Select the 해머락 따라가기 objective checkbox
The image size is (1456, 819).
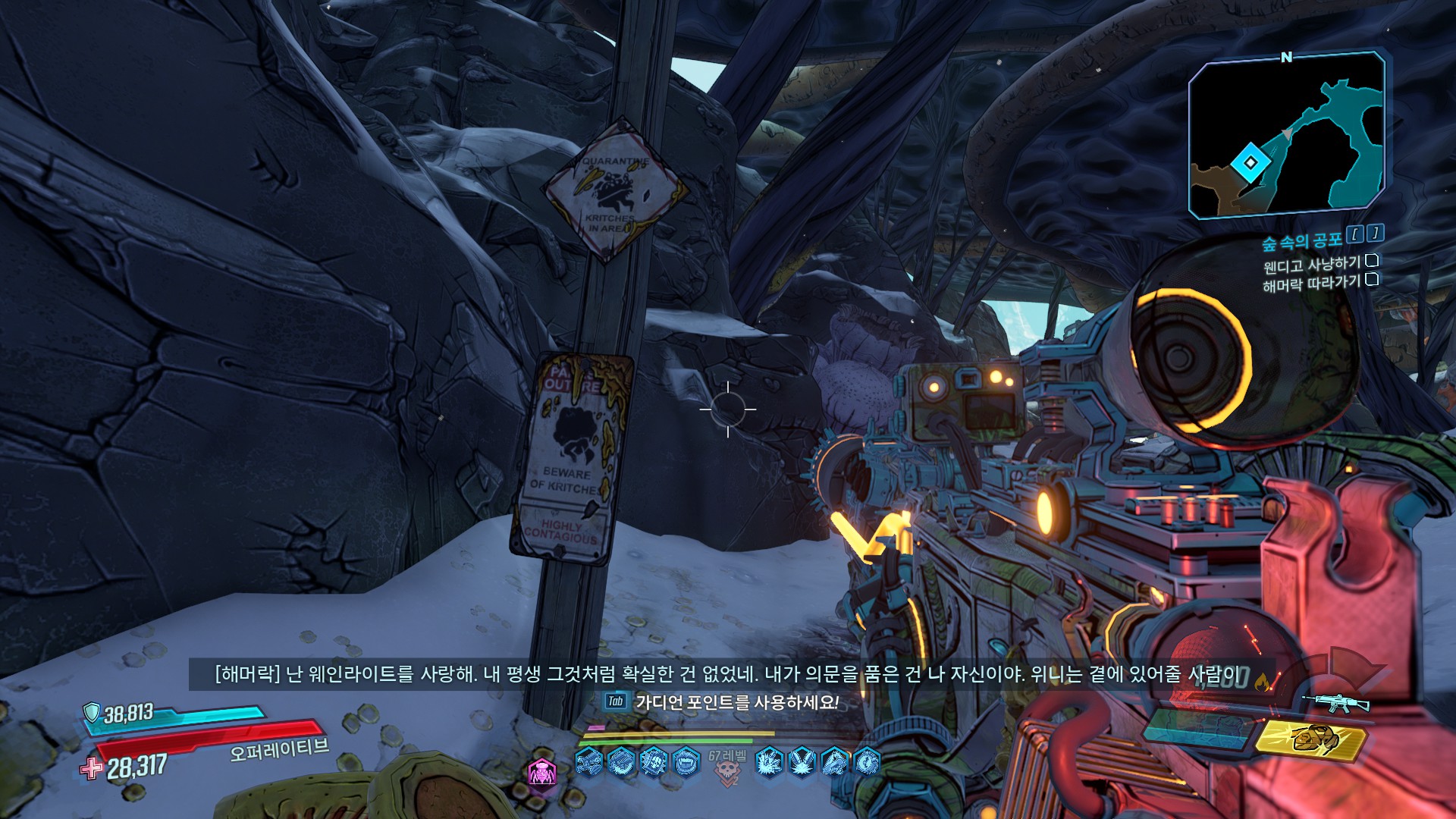[1372, 280]
